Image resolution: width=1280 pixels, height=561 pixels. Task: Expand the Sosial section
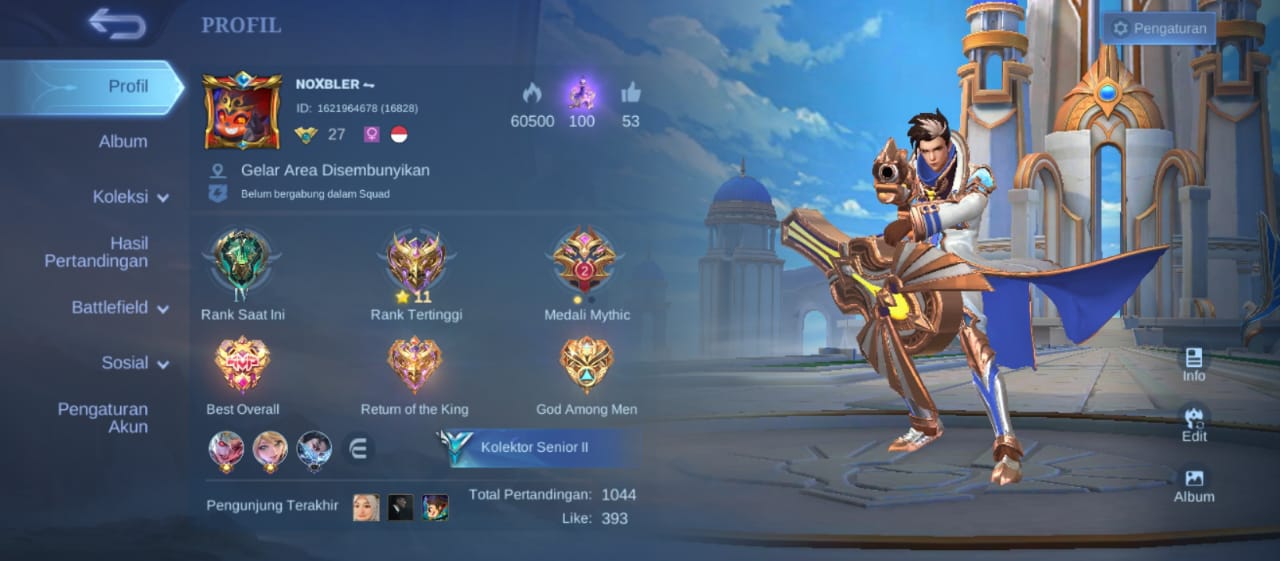(x=134, y=363)
